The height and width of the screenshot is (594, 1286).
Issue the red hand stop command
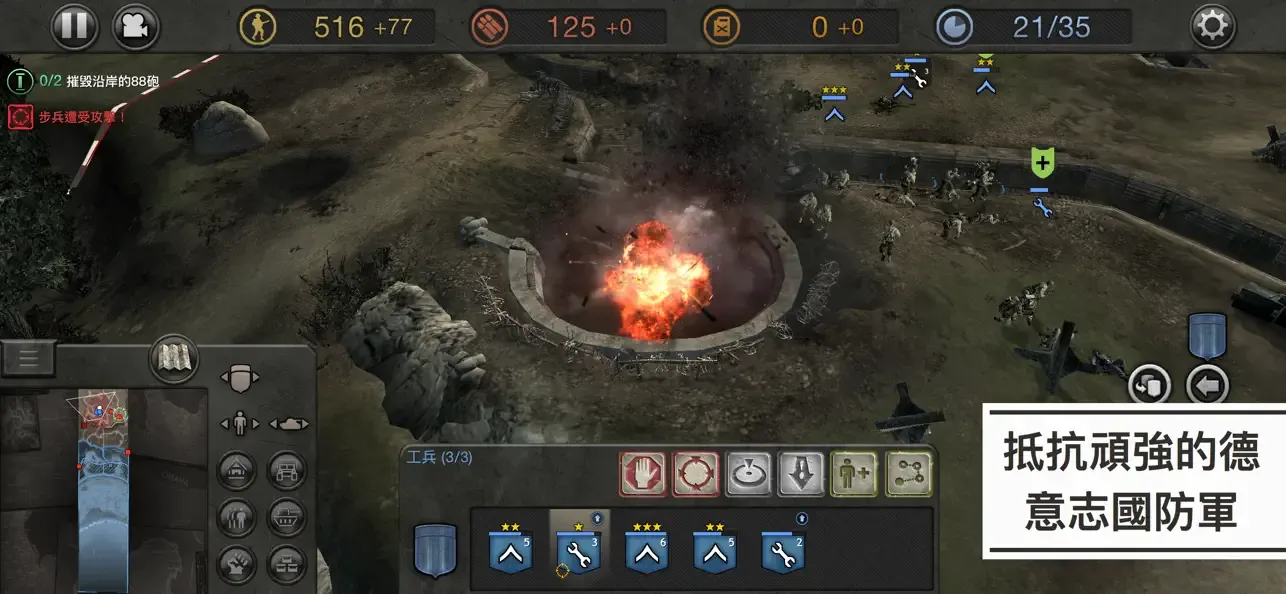point(642,474)
